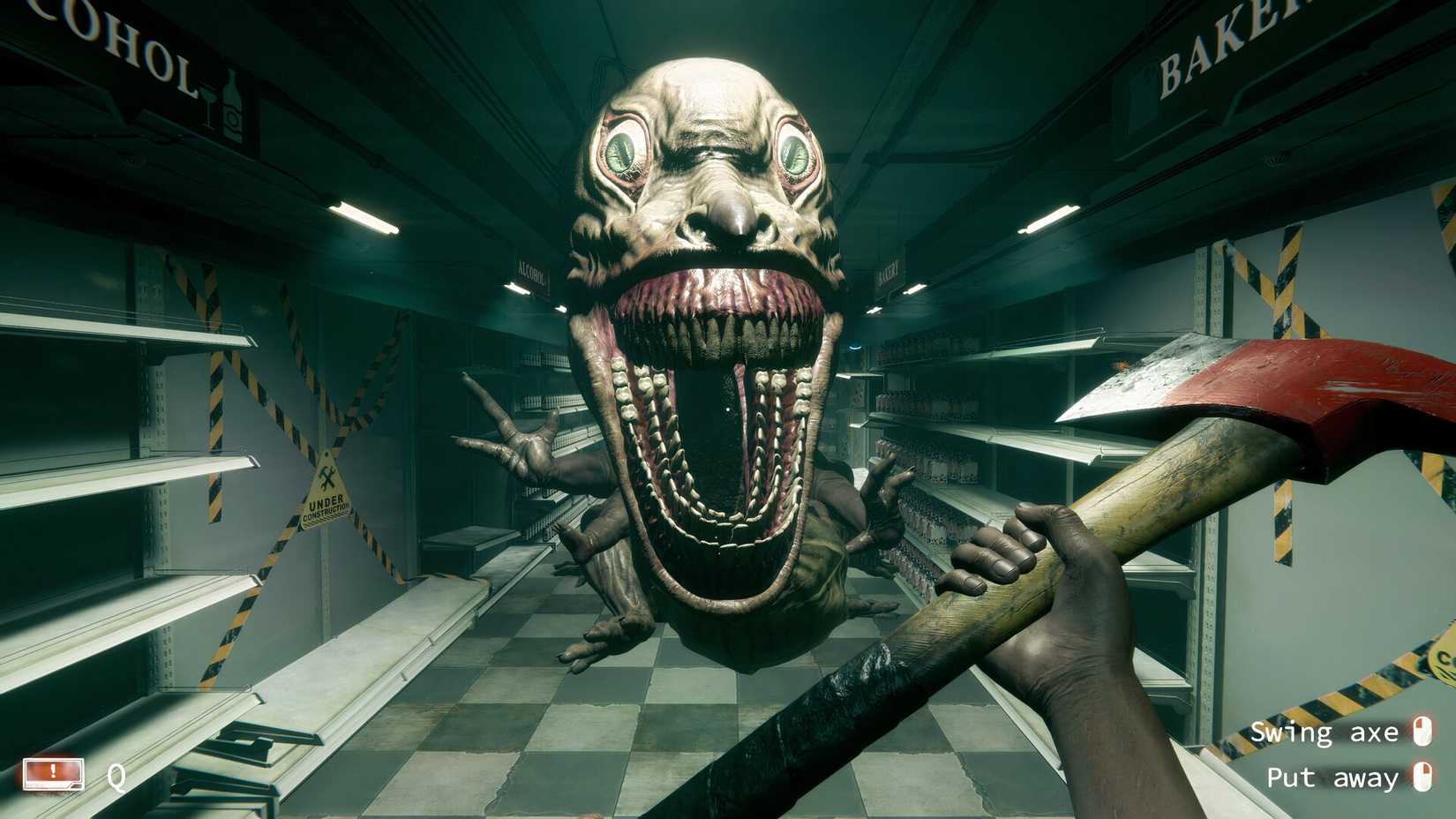Image resolution: width=1456 pixels, height=819 pixels.
Task: Open the hanging BAKERY aisle marker
Action: point(887,271)
